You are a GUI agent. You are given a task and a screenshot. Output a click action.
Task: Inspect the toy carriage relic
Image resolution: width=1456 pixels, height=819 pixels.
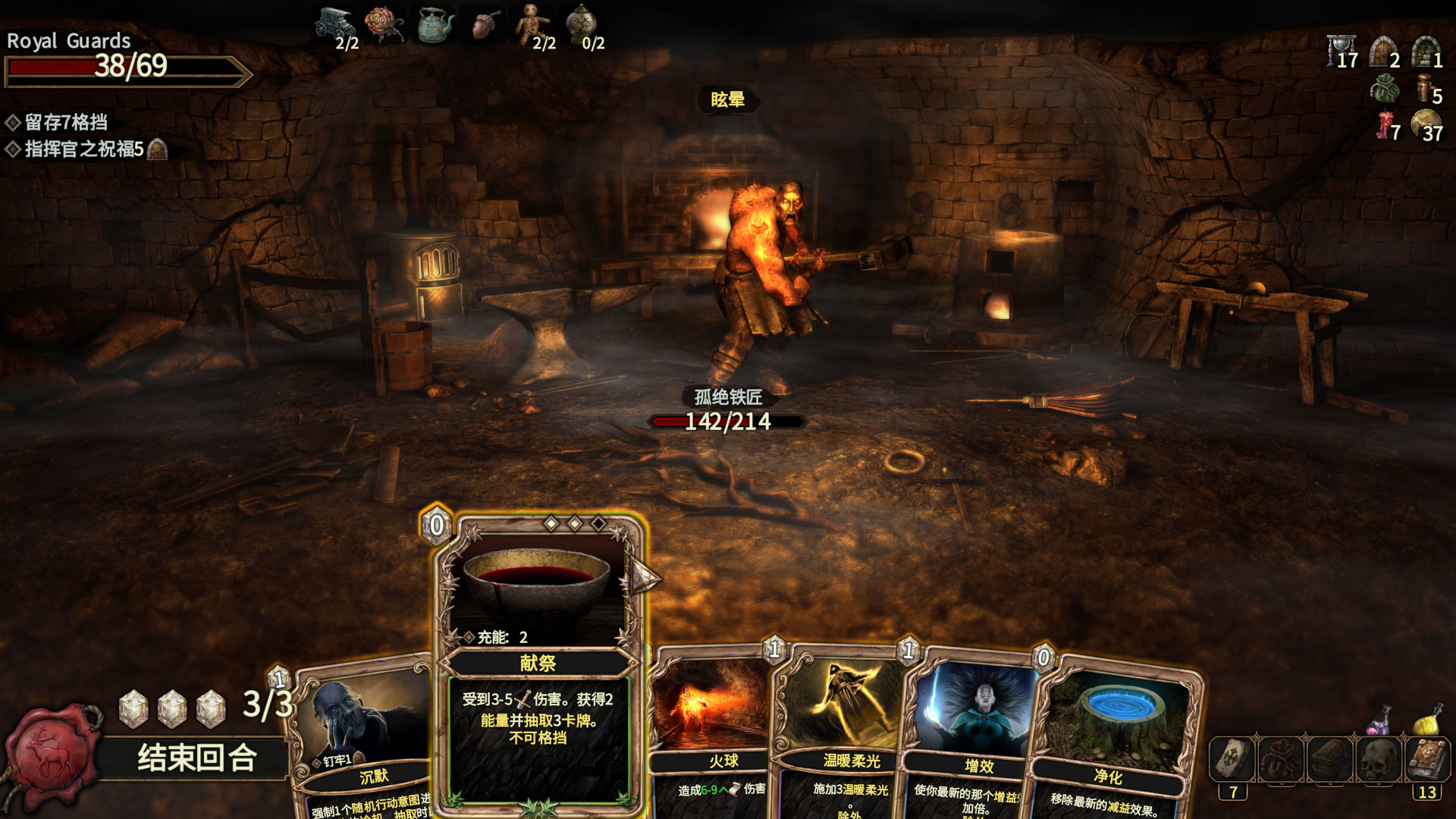[334, 24]
